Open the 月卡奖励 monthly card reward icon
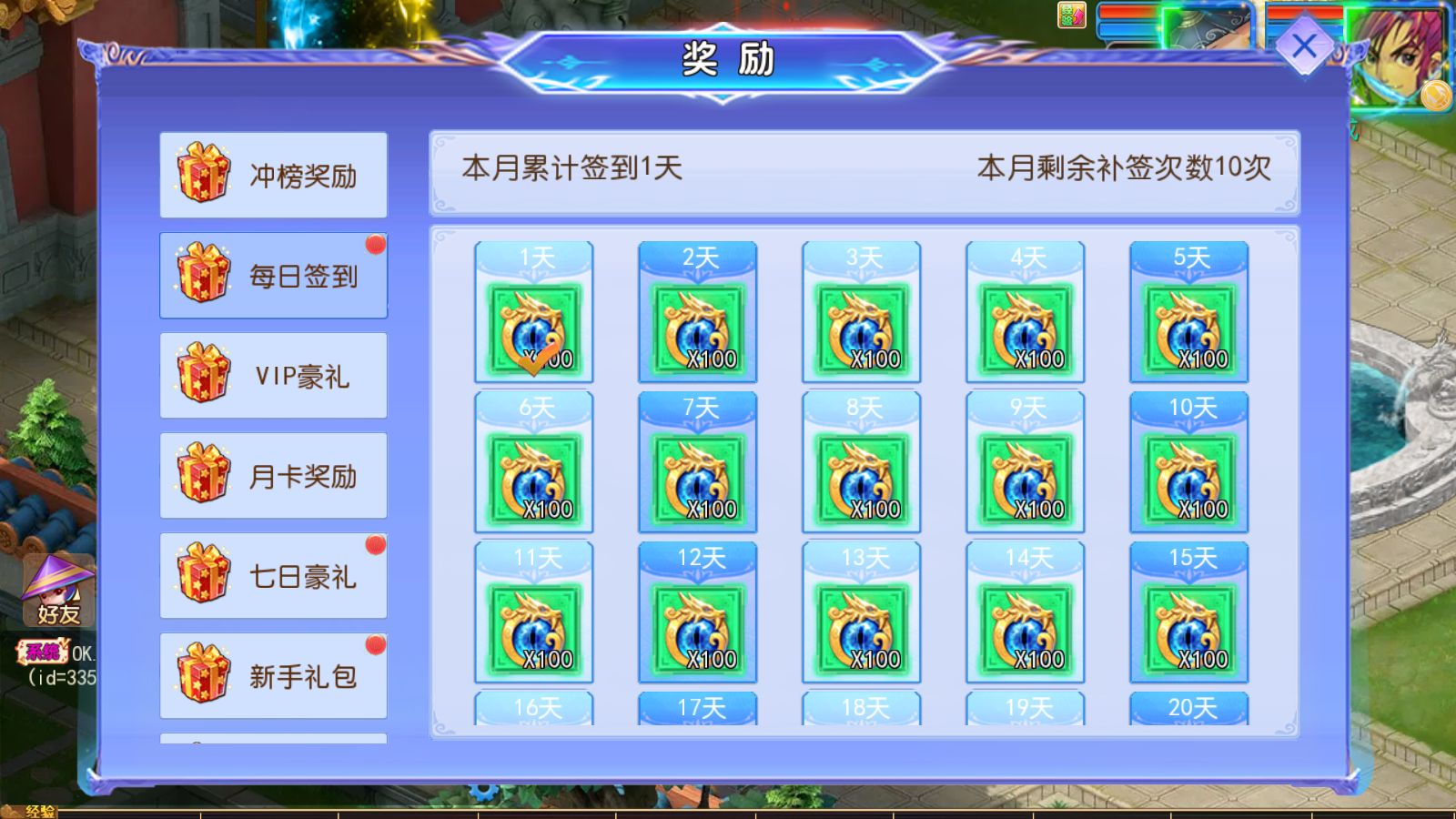 (204, 475)
